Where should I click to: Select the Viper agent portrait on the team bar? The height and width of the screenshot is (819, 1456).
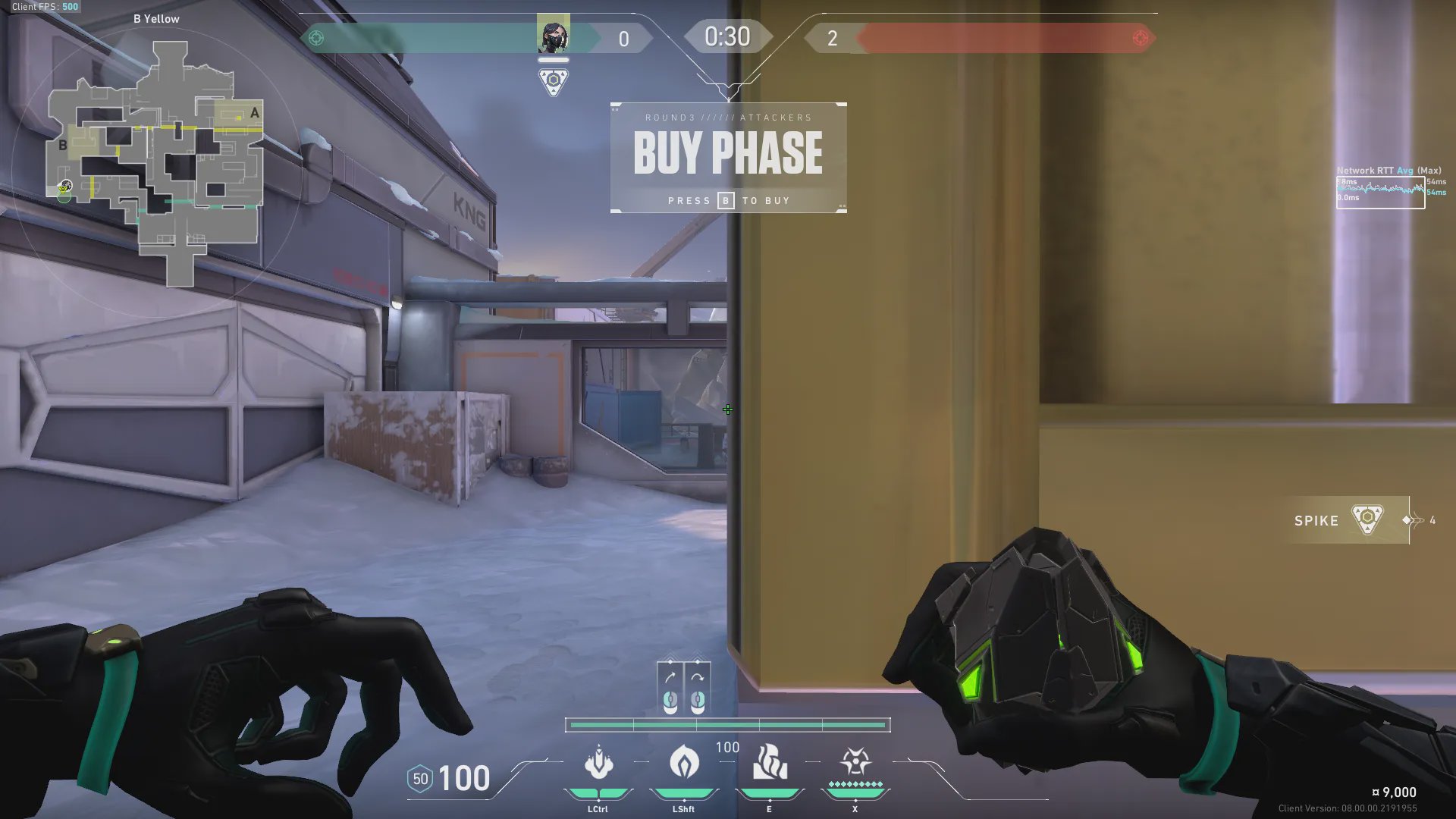pos(553,36)
